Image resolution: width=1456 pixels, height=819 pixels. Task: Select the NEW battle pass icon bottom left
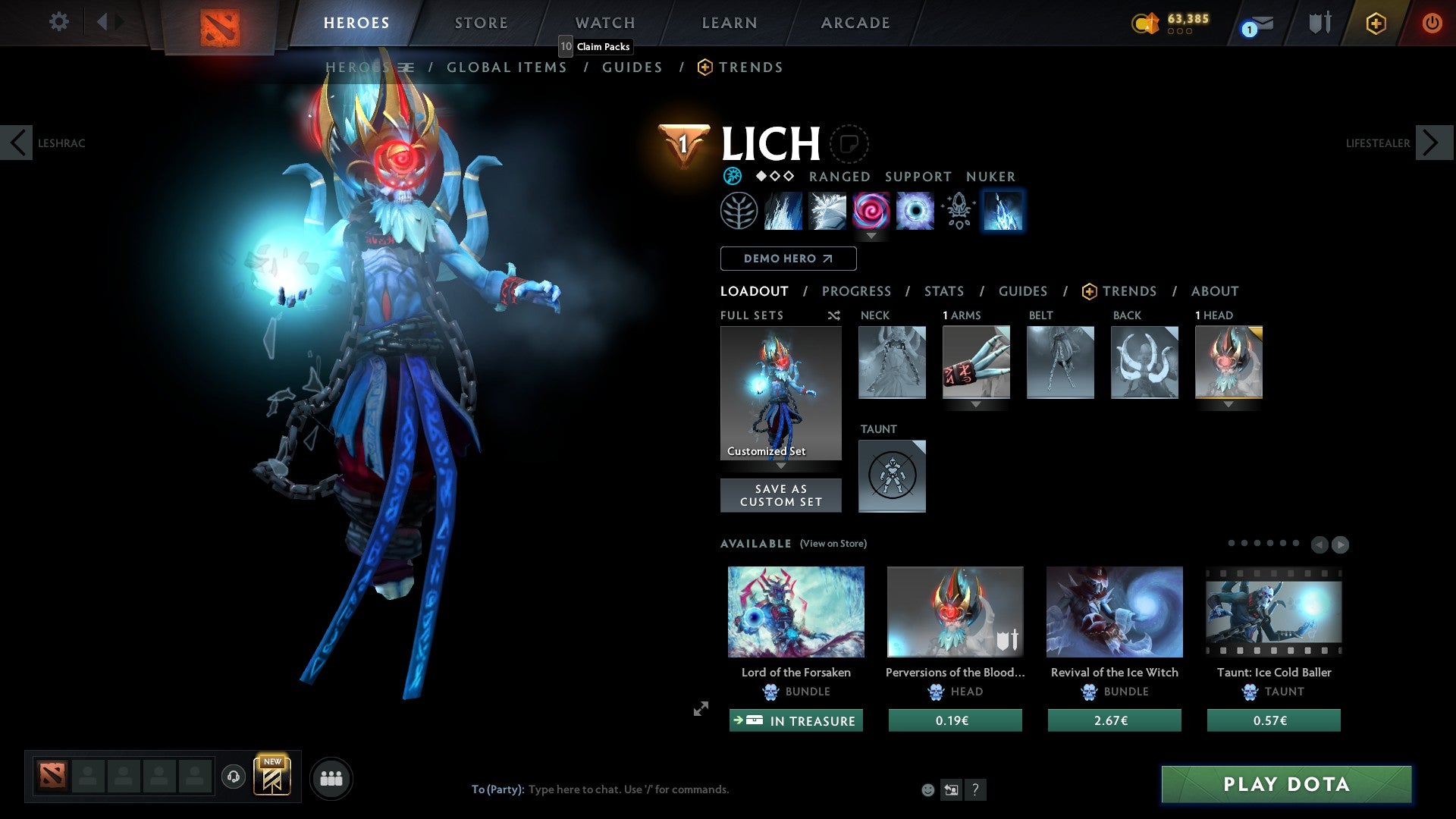273,777
